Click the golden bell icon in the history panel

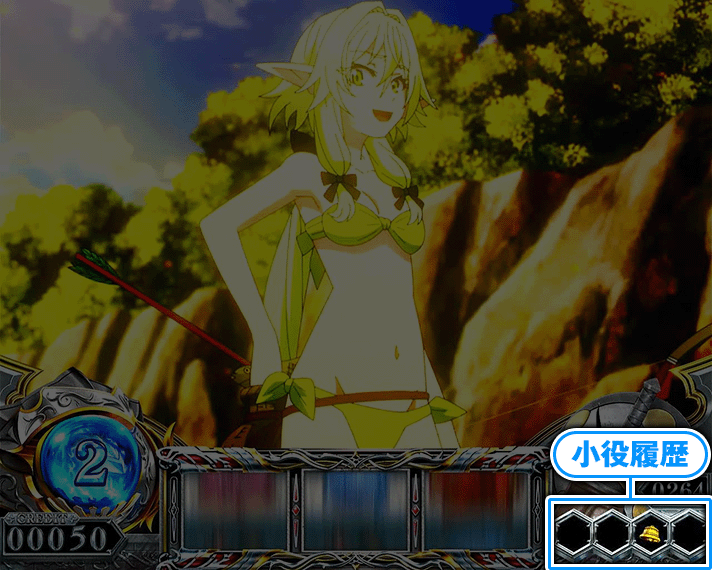tap(648, 531)
